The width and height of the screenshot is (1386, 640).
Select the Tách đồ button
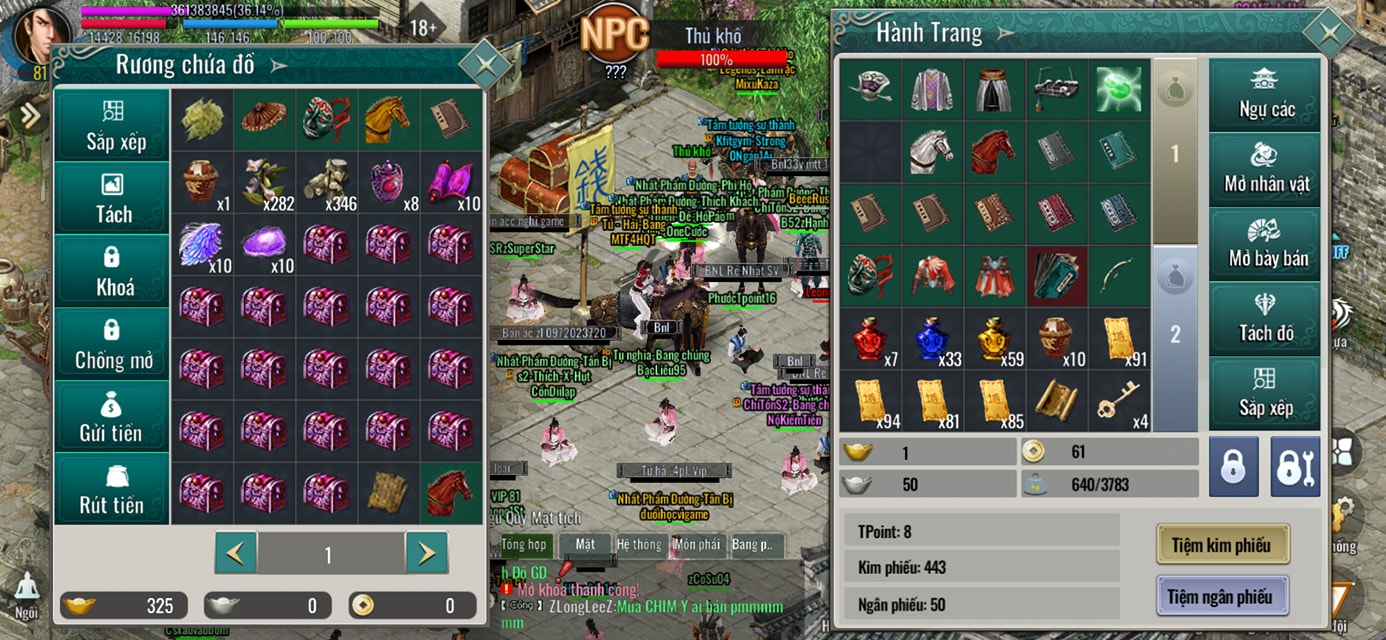tap(1266, 319)
